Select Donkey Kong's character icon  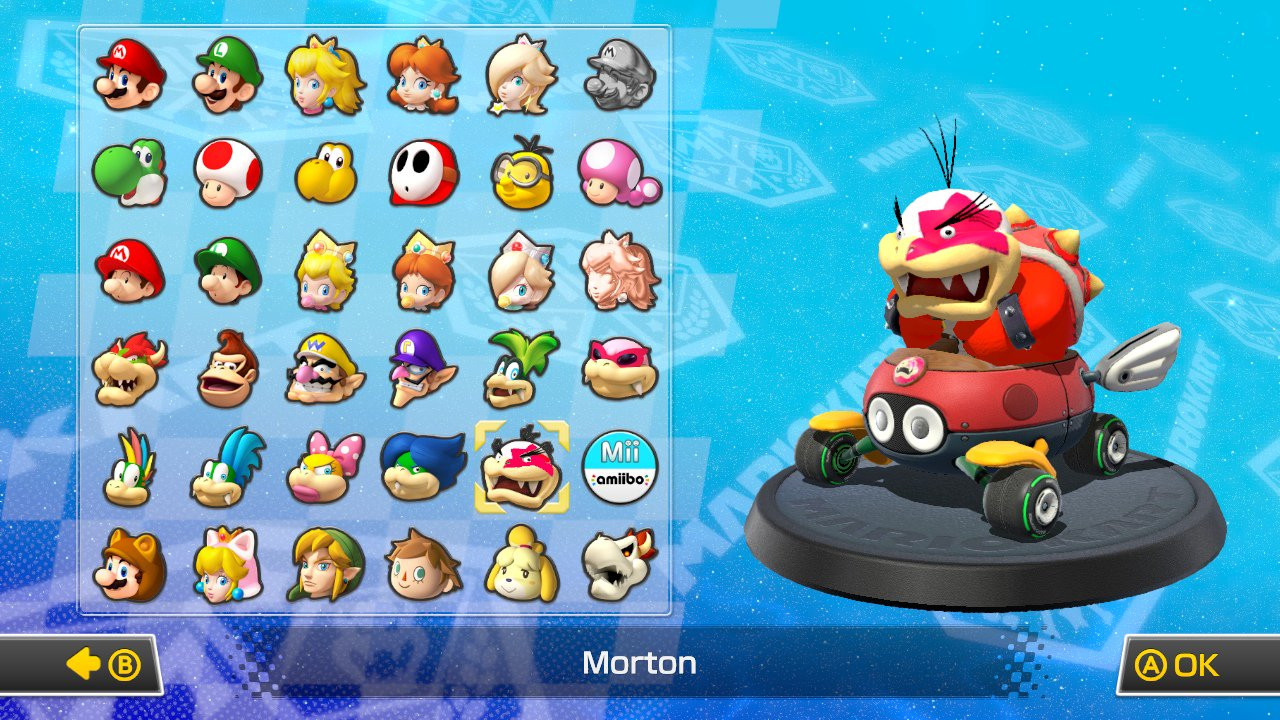tap(226, 368)
